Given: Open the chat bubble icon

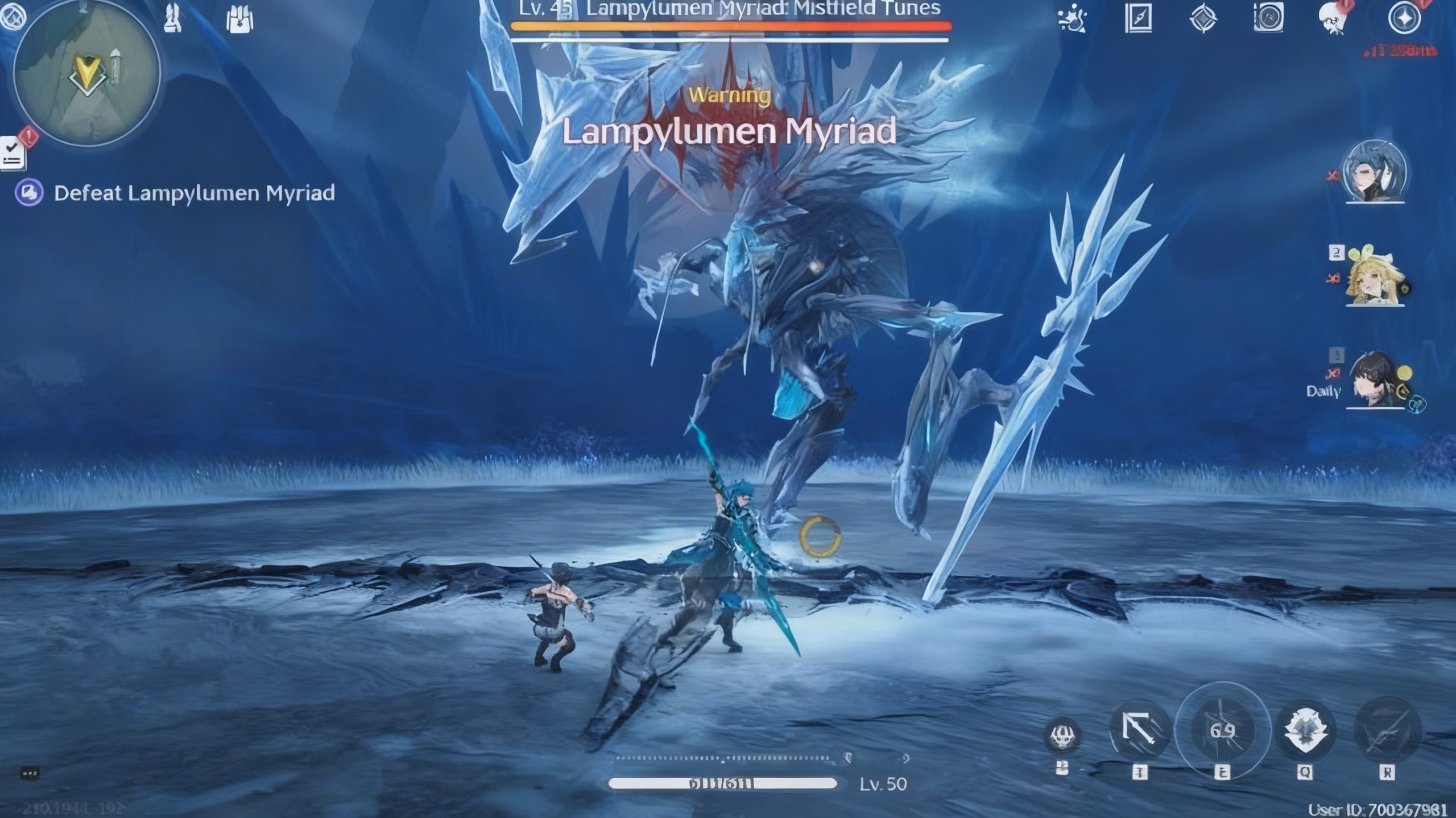Looking at the screenshot, I should [30, 774].
